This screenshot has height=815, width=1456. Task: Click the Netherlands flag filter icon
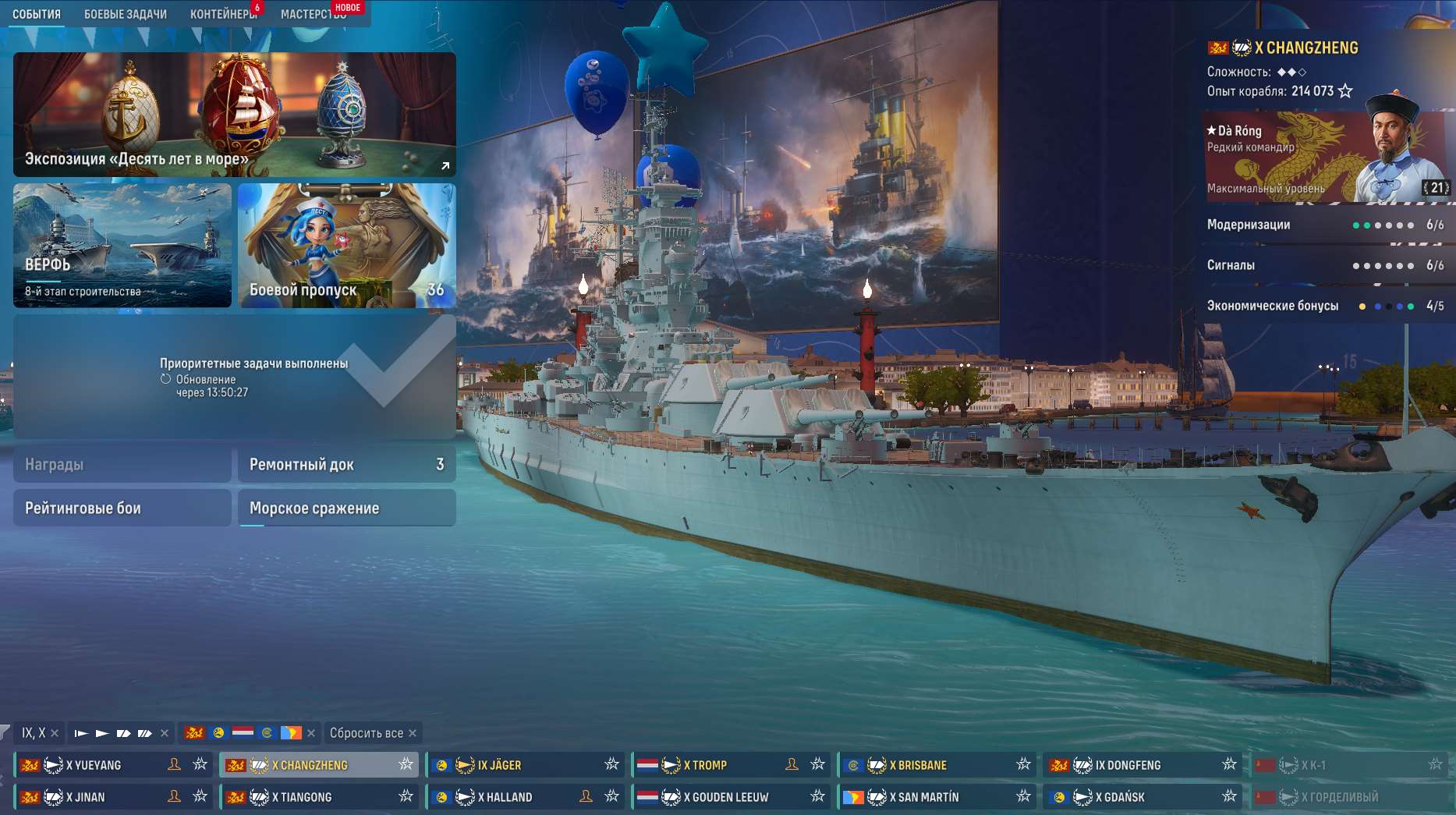tap(243, 733)
